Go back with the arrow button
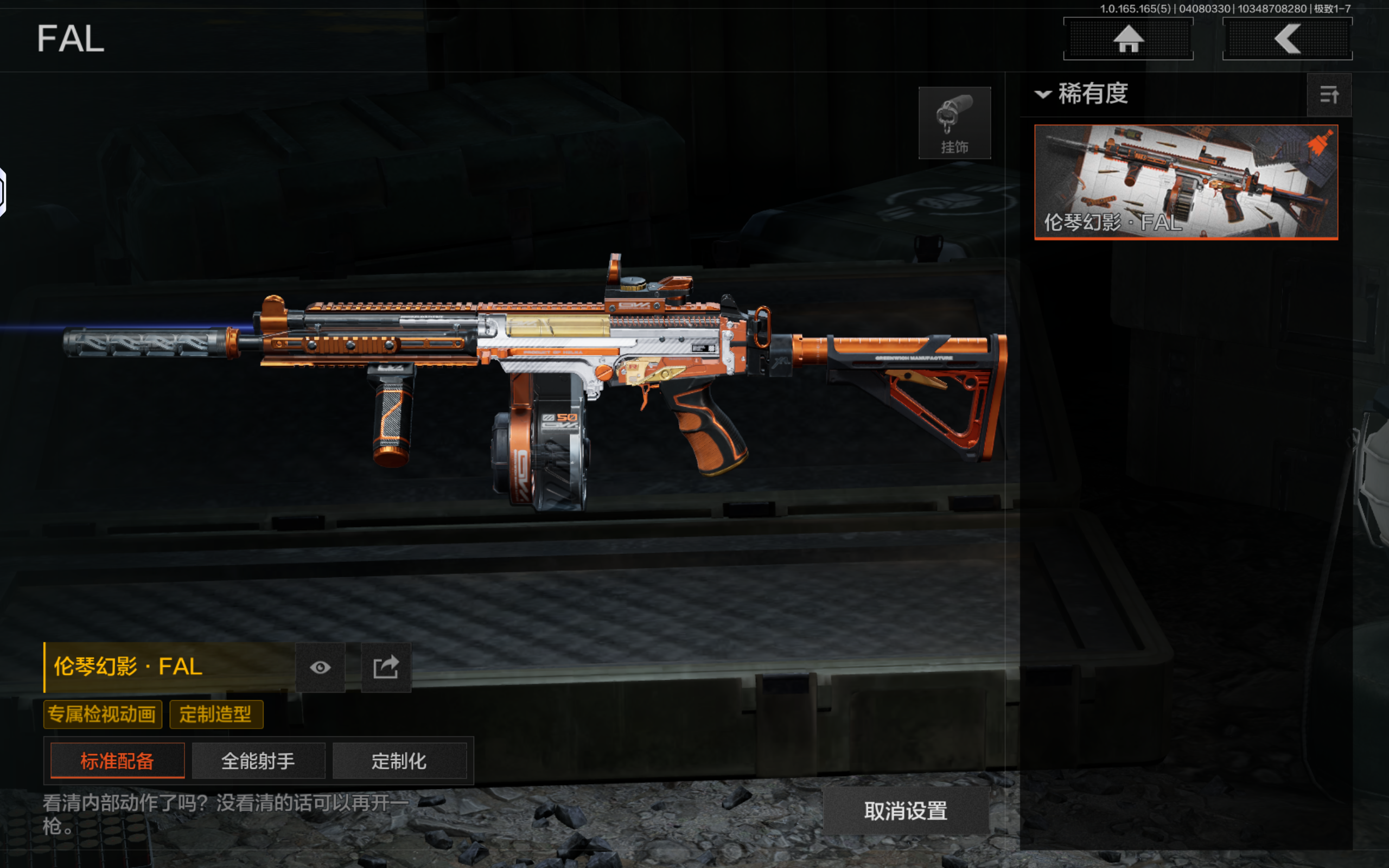Viewport: 1389px width, 868px height. (1287, 39)
